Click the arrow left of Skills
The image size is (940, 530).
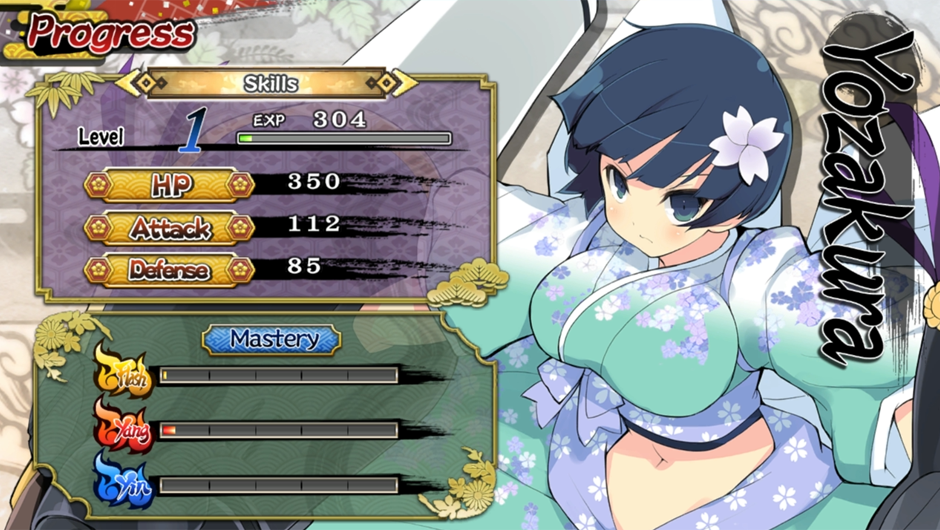[x=130, y=83]
